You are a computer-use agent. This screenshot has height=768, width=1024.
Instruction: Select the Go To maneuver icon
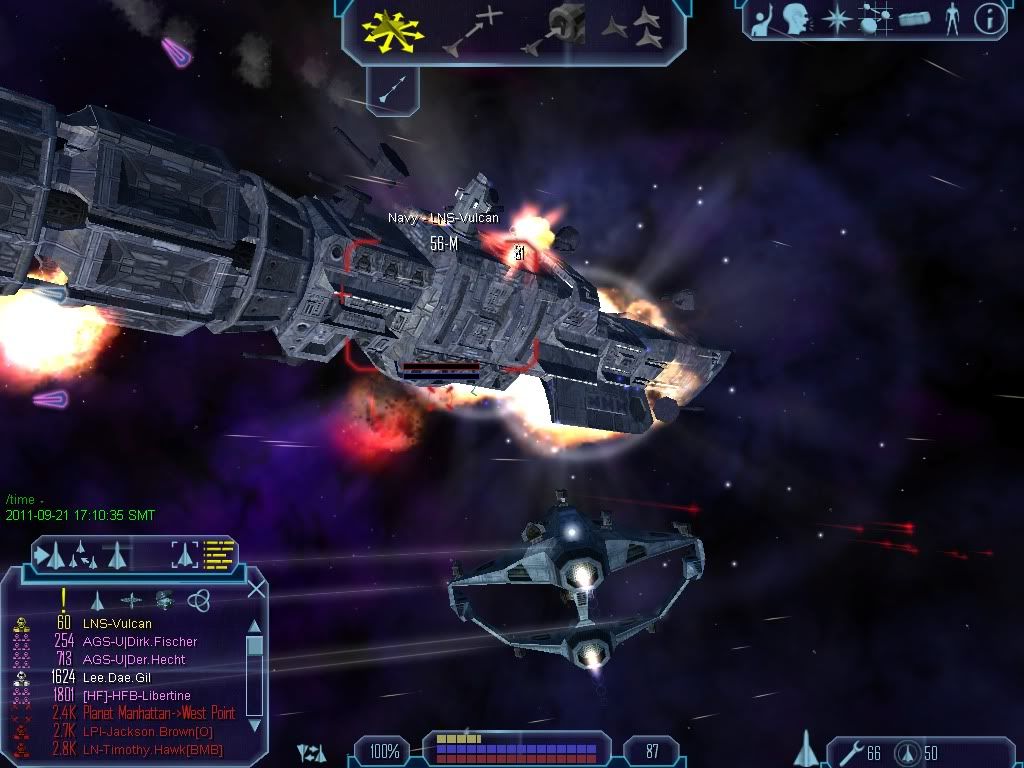pyautogui.click(x=472, y=30)
